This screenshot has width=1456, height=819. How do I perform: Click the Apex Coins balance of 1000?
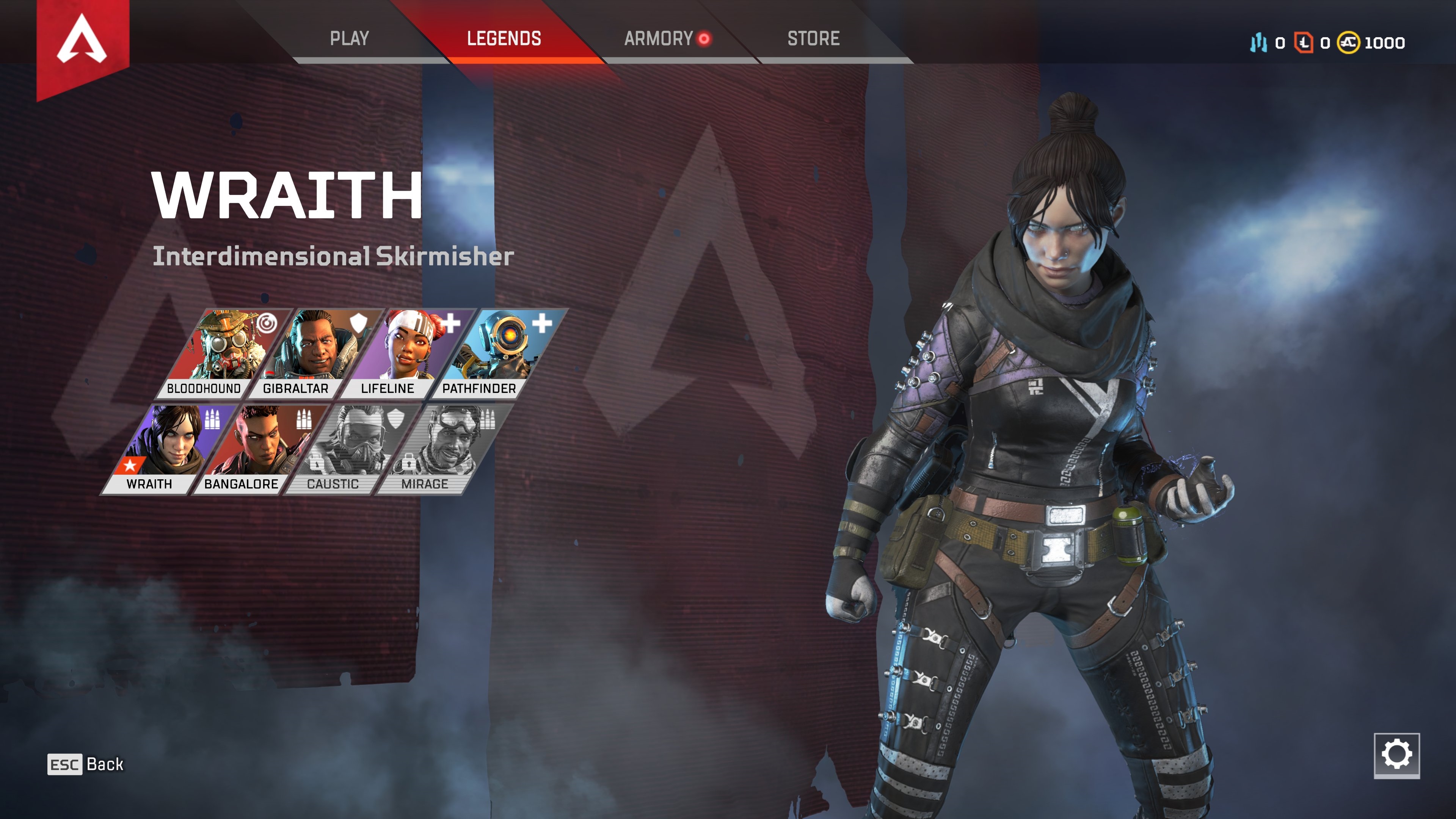(x=1372, y=43)
